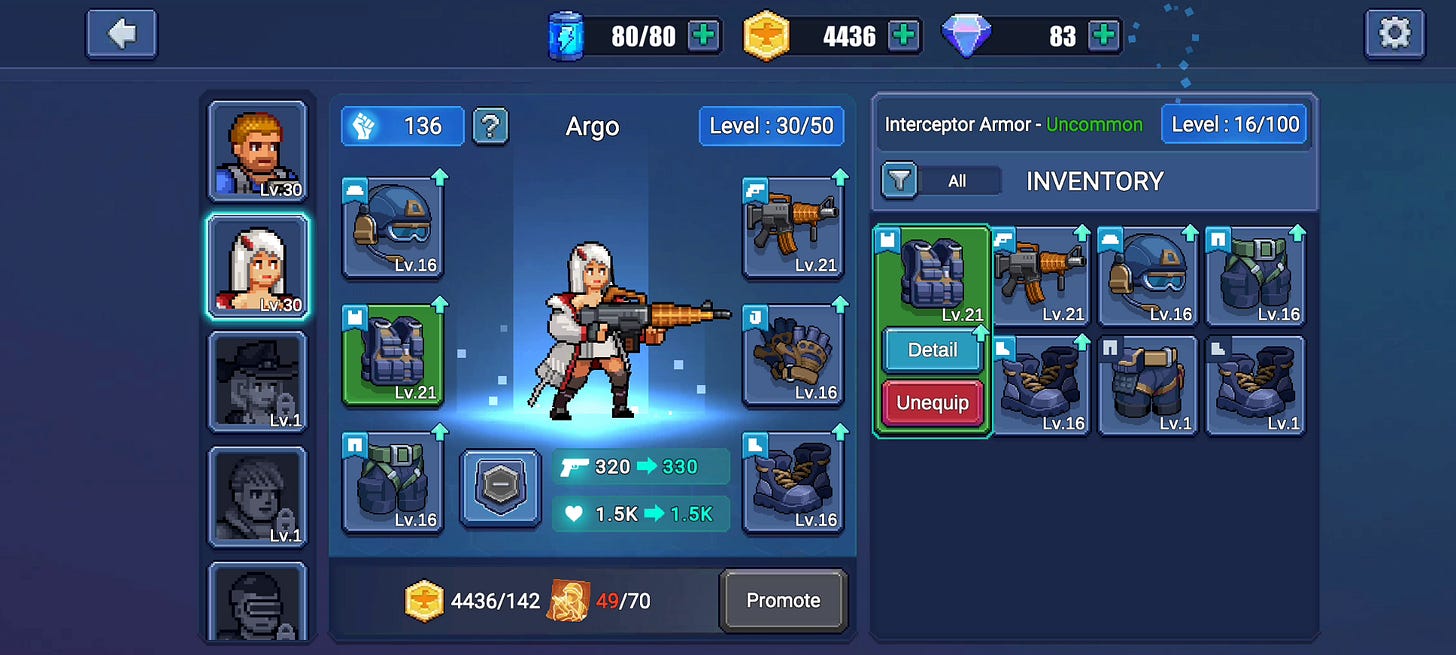Promote Argo with the Promote button
The height and width of the screenshot is (655, 1456).
point(783,600)
